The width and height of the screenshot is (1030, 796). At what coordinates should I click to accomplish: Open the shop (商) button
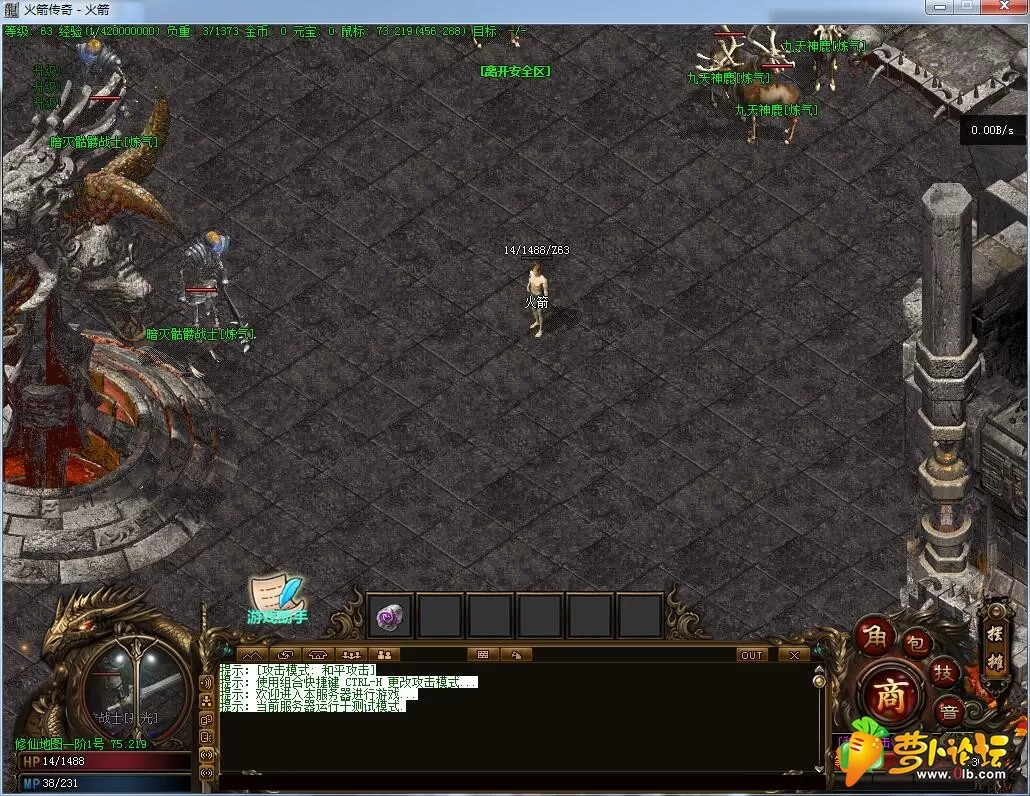tap(890, 694)
